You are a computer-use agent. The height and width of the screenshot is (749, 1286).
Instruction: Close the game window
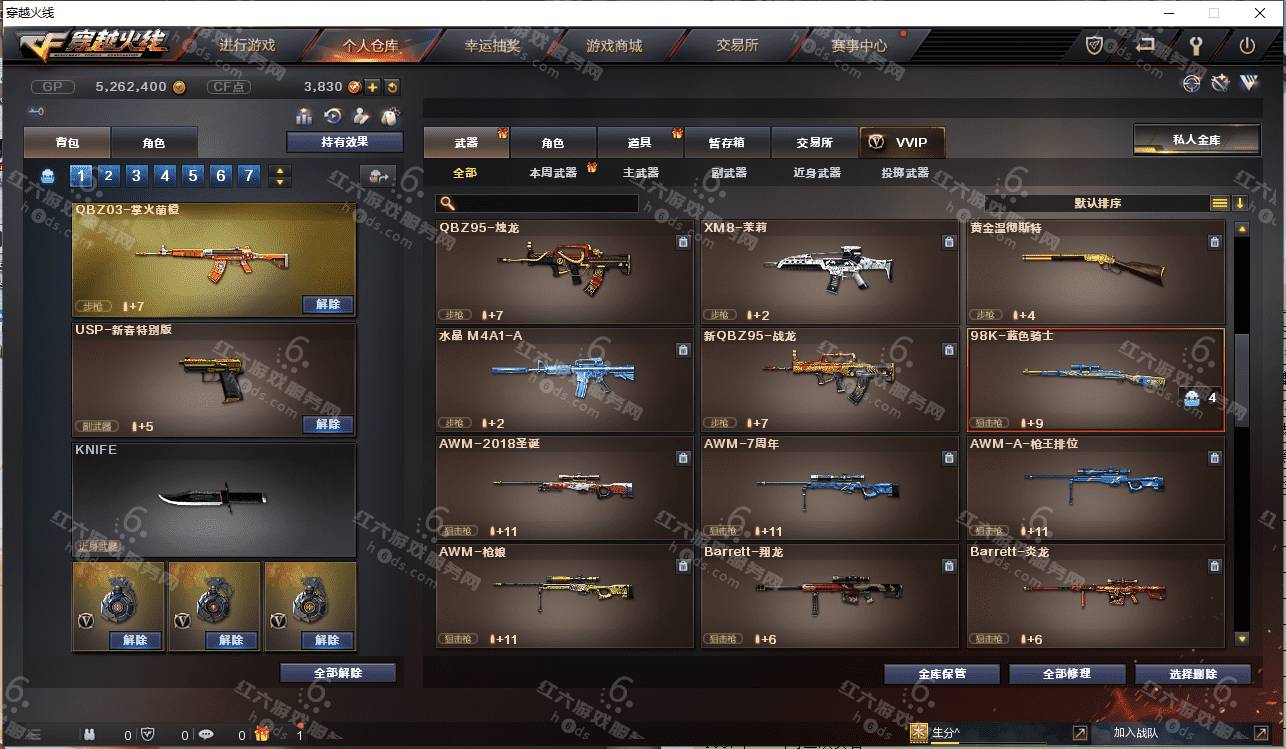click(1261, 13)
